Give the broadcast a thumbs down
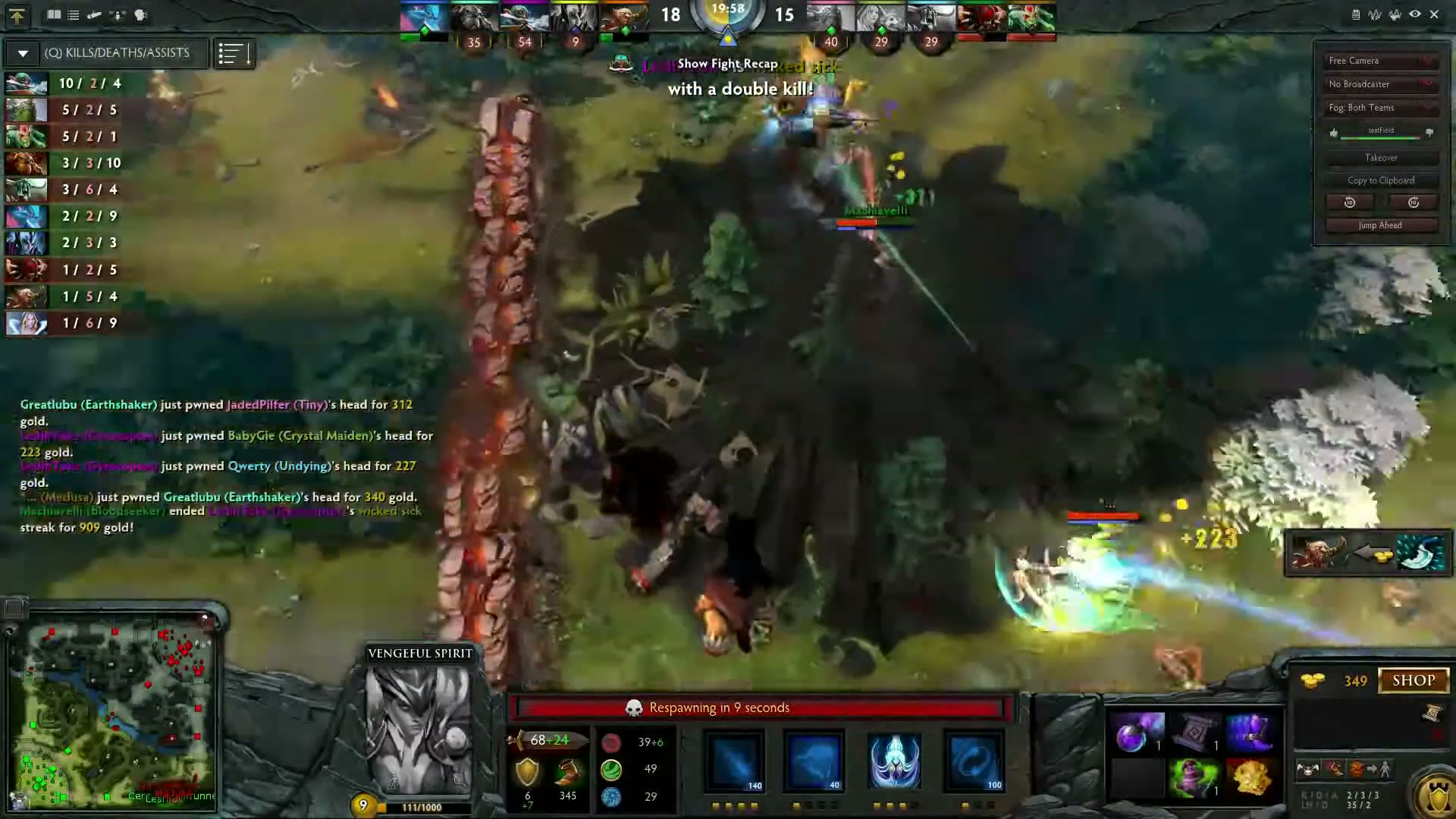The image size is (1456, 819). coord(1430,132)
